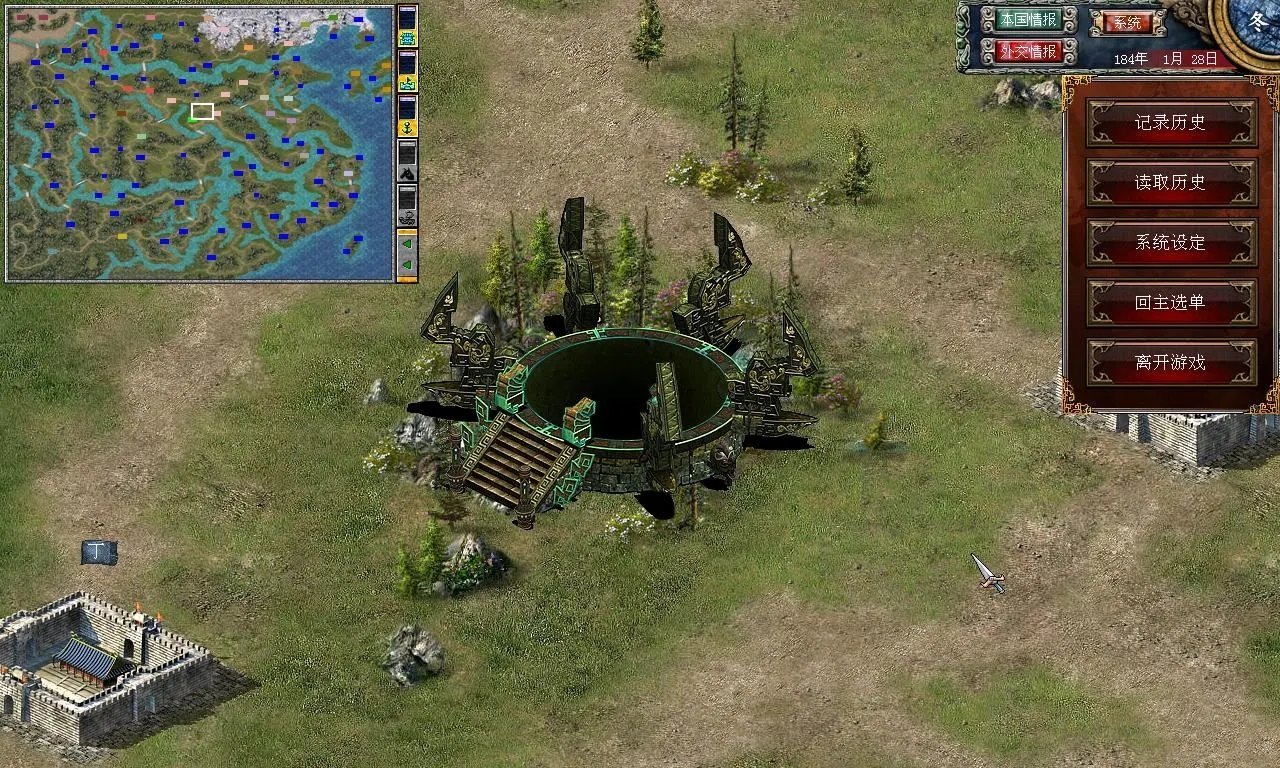Screen dimensions: 1280x768
Task: Select 回主选单 to return to main menu
Action: click(x=1171, y=303)
